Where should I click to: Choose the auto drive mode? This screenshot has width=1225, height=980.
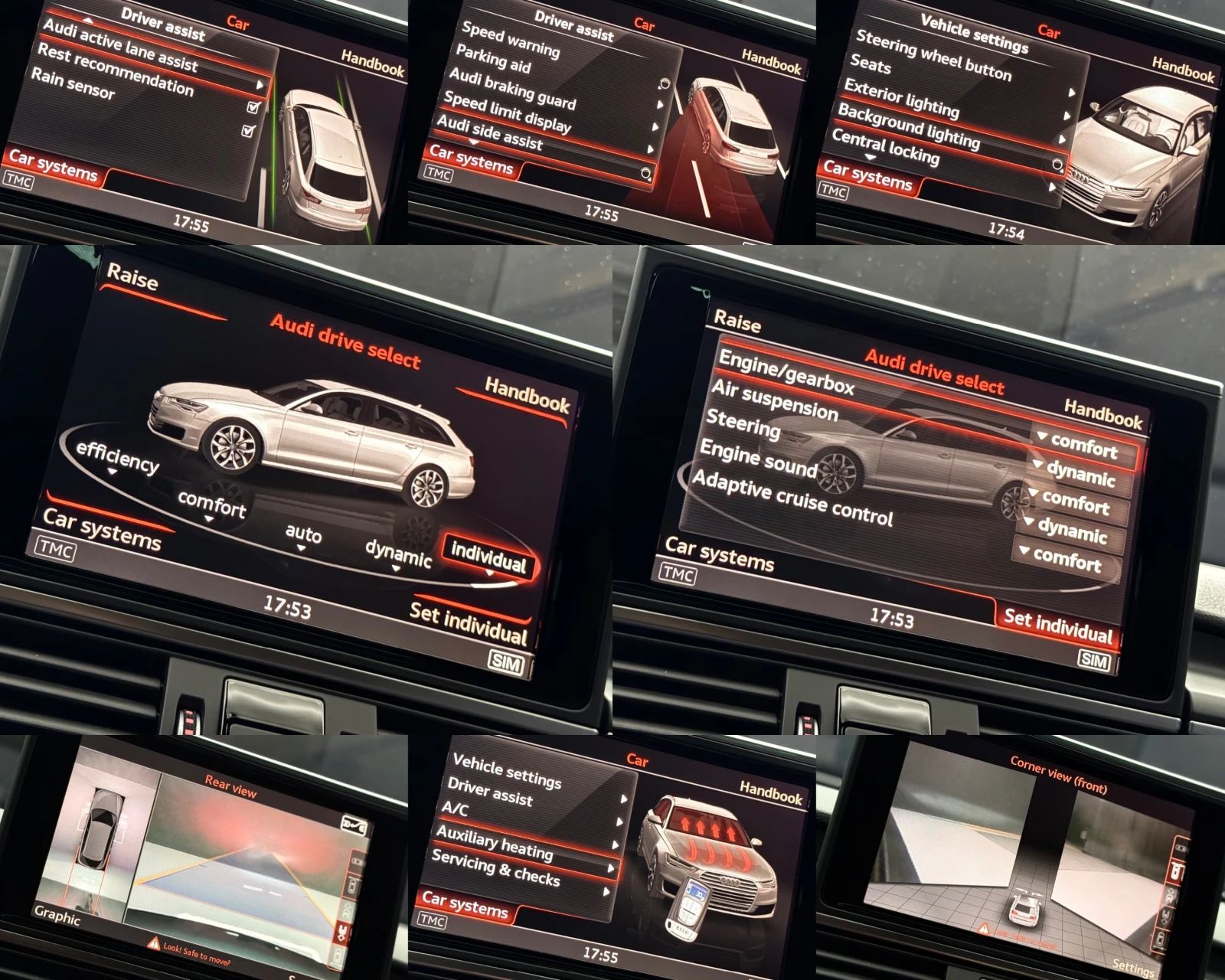tap(303, 533)
